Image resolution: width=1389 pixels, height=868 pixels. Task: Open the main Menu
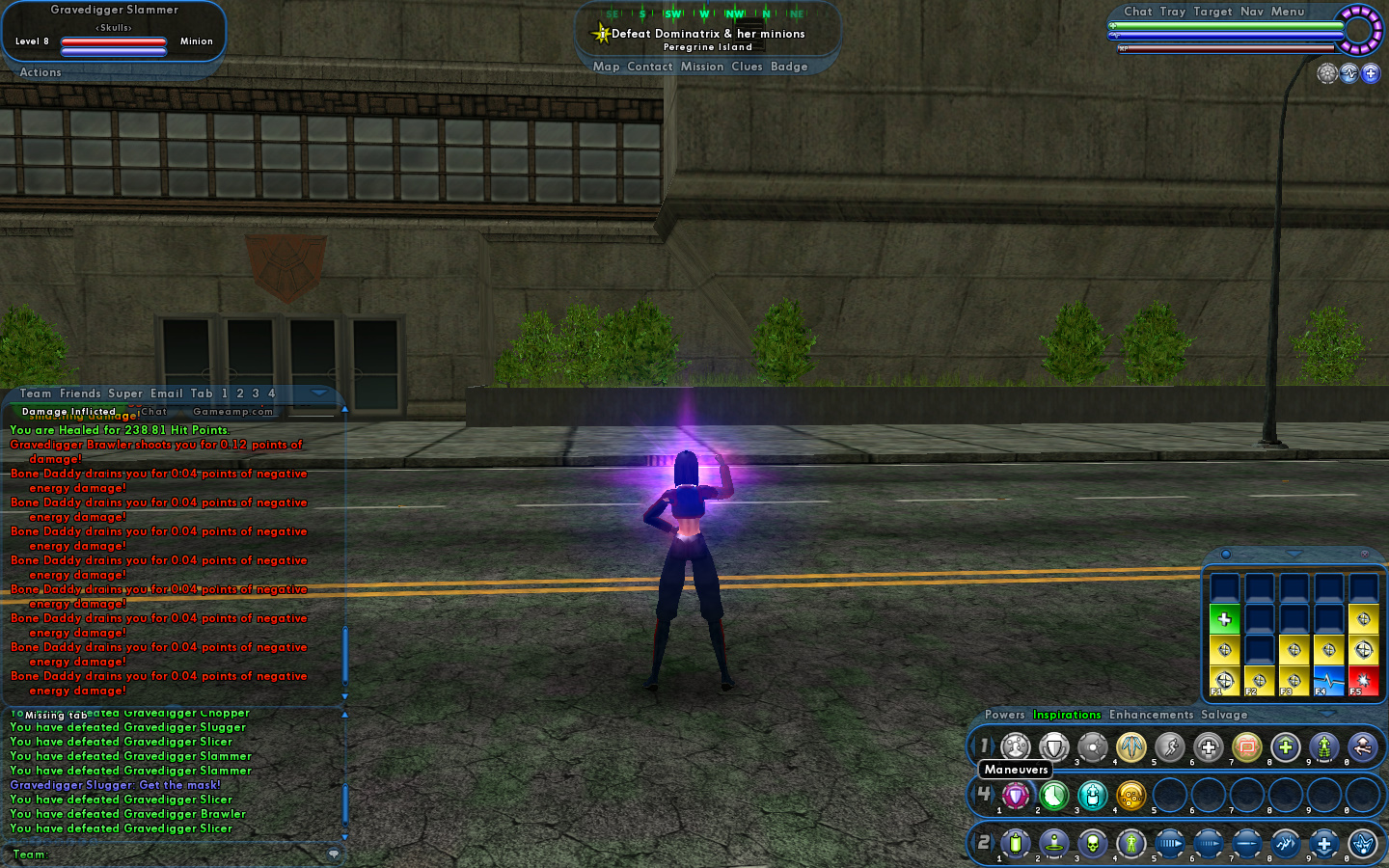[x=1287, y=12]
